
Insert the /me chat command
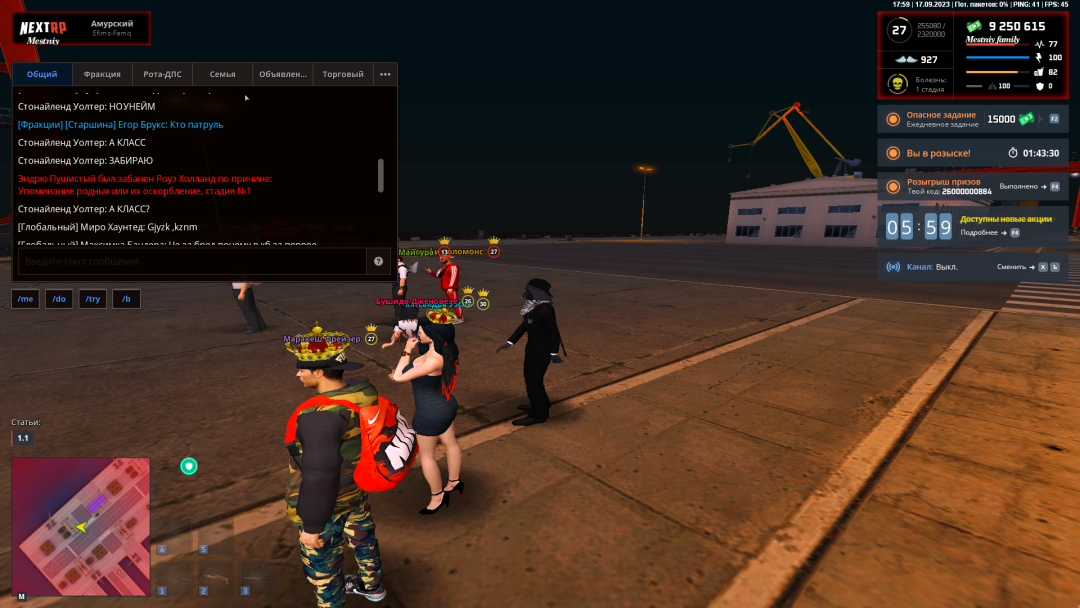(x=26, y=299)
